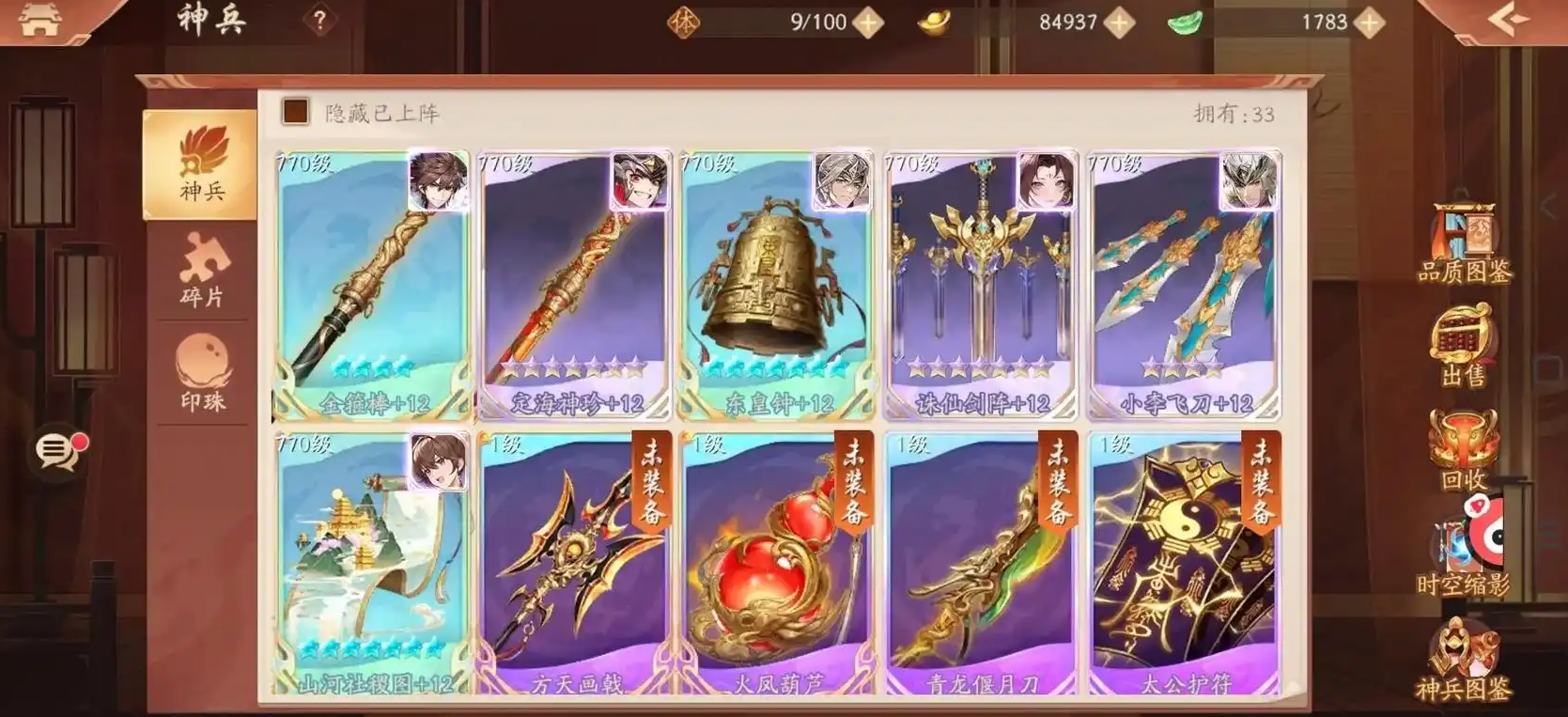Open the 碎片 fragments tab
The image size is (1568, 717).
pyautogui.click(x=202, y=271)
